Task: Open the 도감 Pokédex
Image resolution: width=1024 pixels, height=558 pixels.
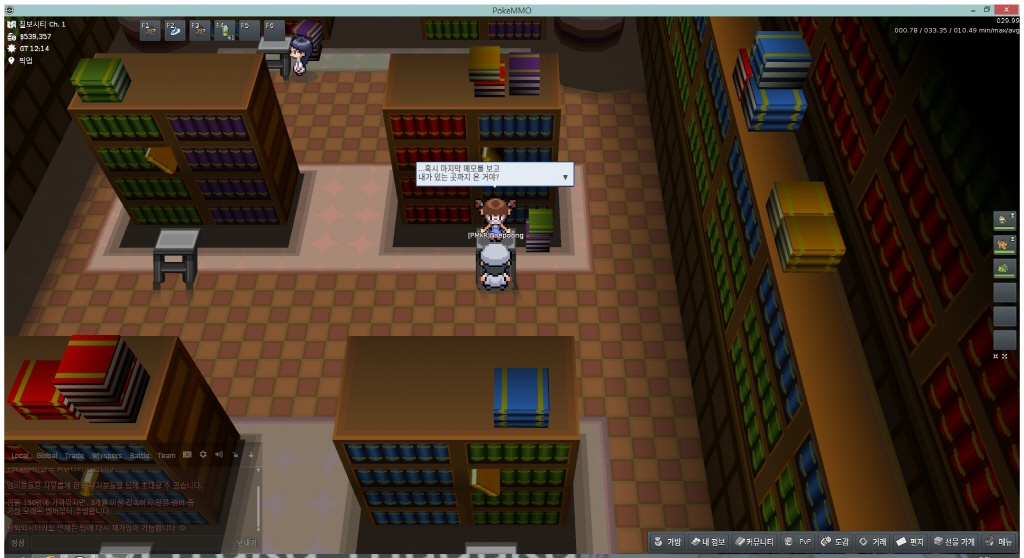Action: pos(836,541)
